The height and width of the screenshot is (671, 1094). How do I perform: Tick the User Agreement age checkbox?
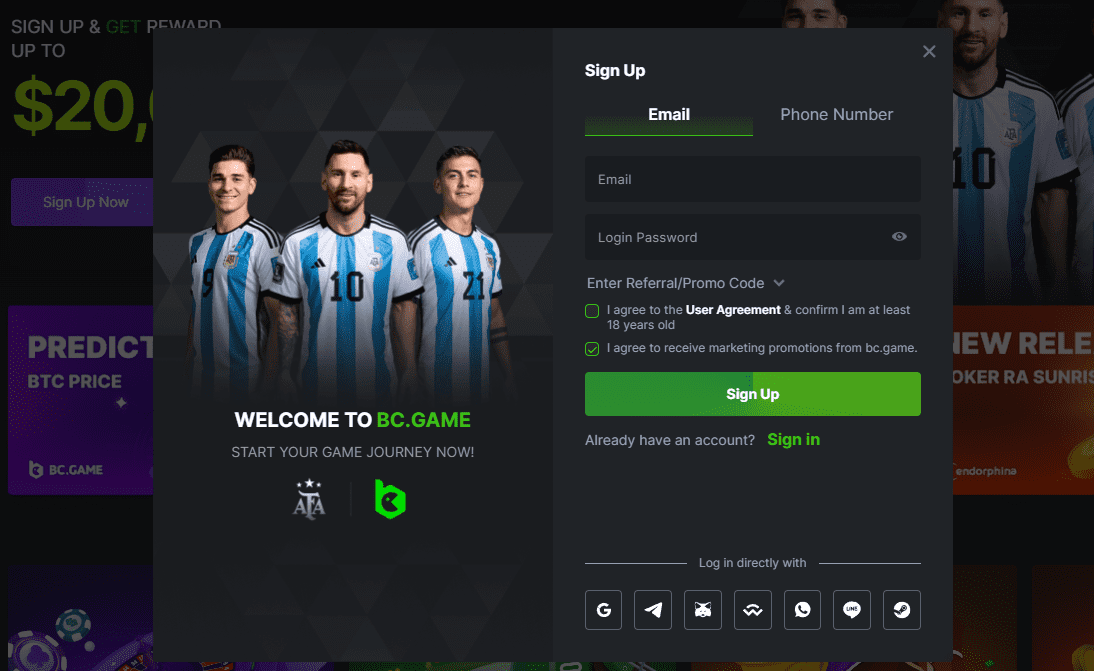click(x=593, y=311)
